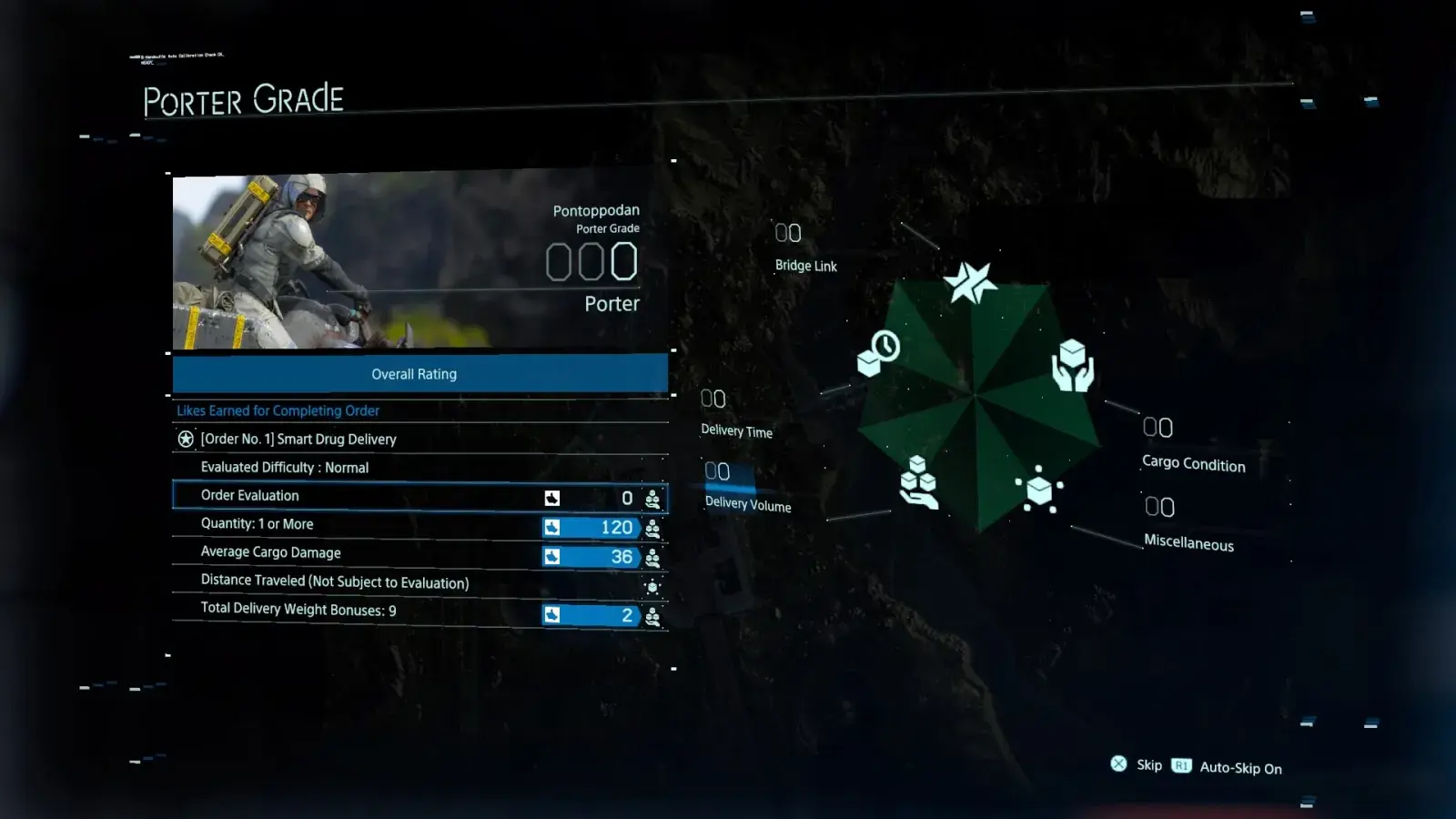The width and height of the screenshot is (1456, 819).
Task: Open the Smart Drug Delivery order entry
Action: pos(298,440)
